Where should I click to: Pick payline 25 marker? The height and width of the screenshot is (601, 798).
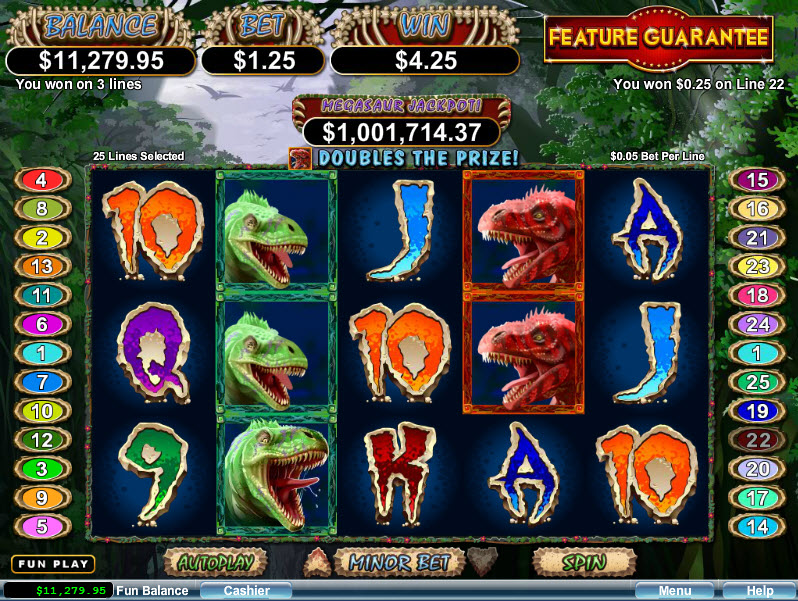pos(757,382)
